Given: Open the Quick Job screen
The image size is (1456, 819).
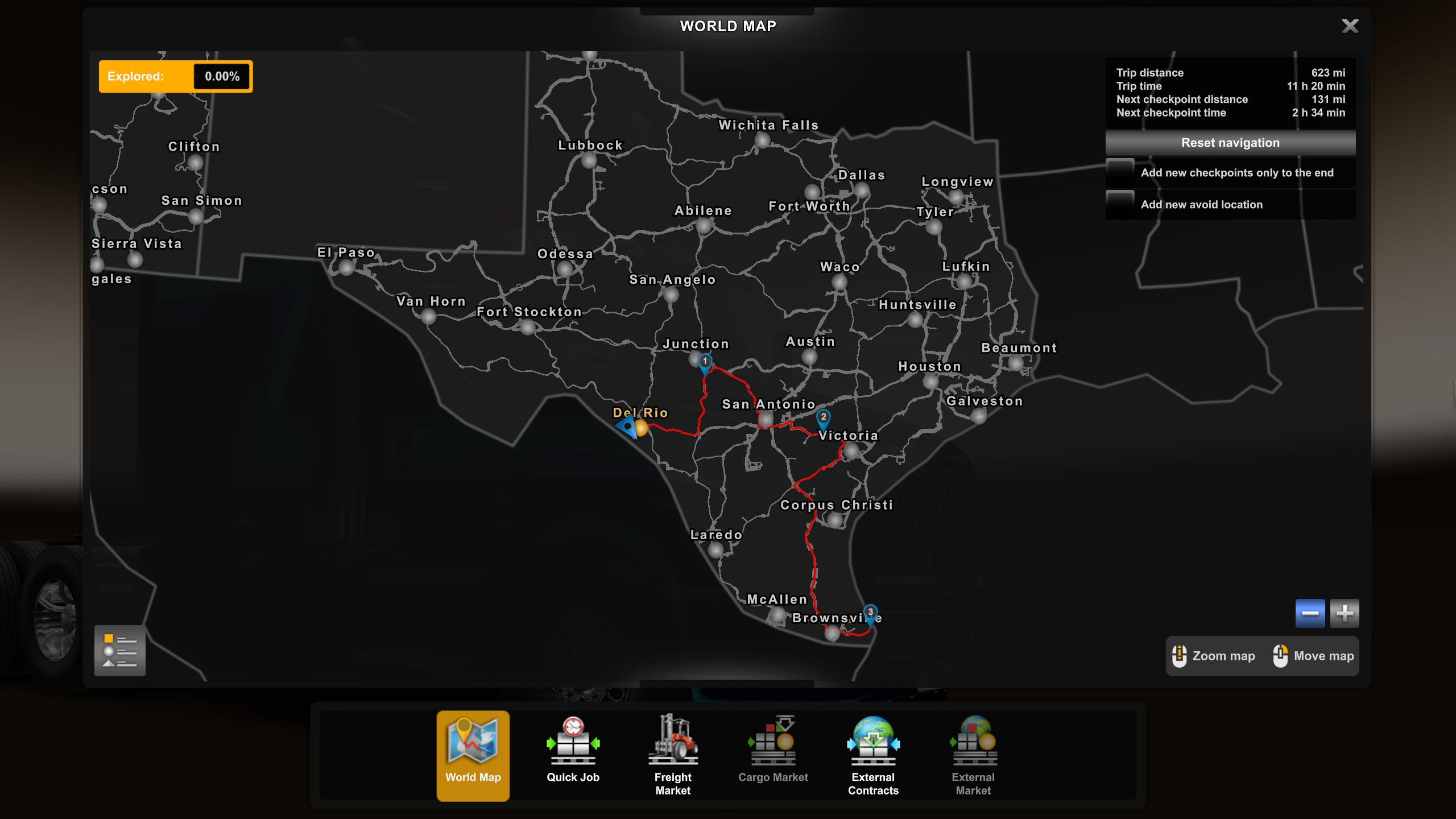Looking at the screenshot, I should tap(573, 756).
